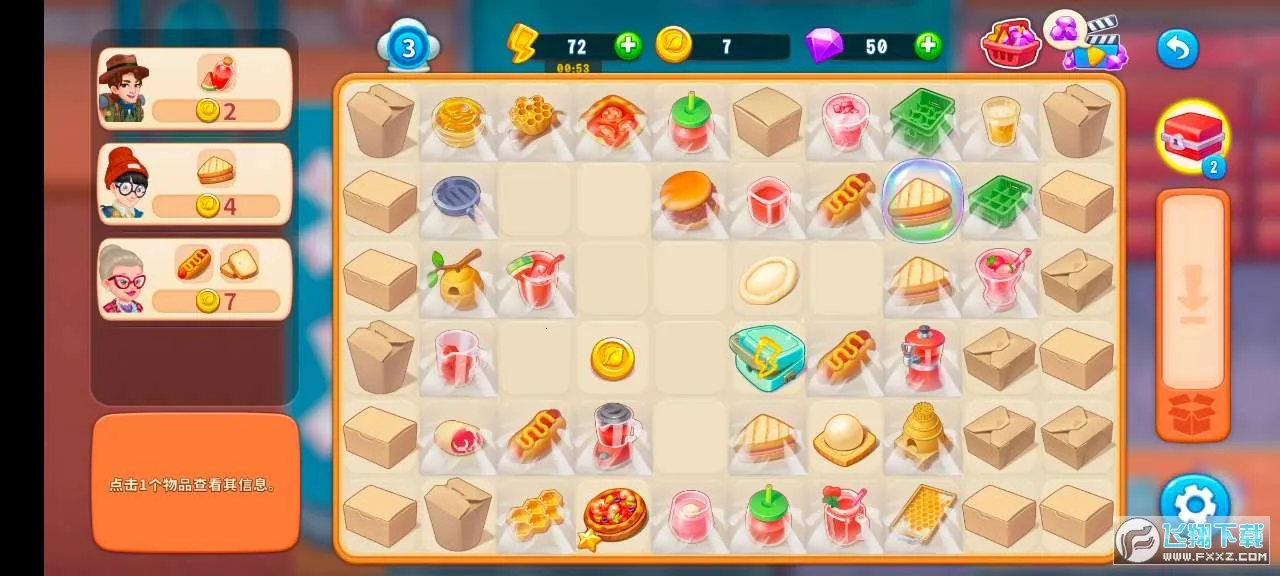Buy more purple gems with the plus button
The height and width of the screenshot is (576, 1280).
(x=928, y=45)
